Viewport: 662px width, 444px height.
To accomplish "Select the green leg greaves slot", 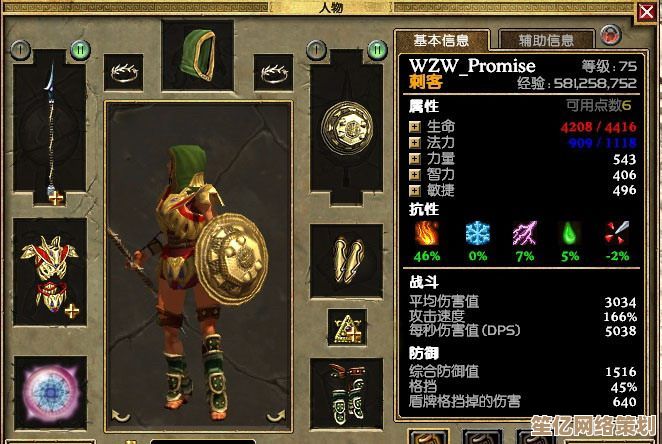I will 346,393.
